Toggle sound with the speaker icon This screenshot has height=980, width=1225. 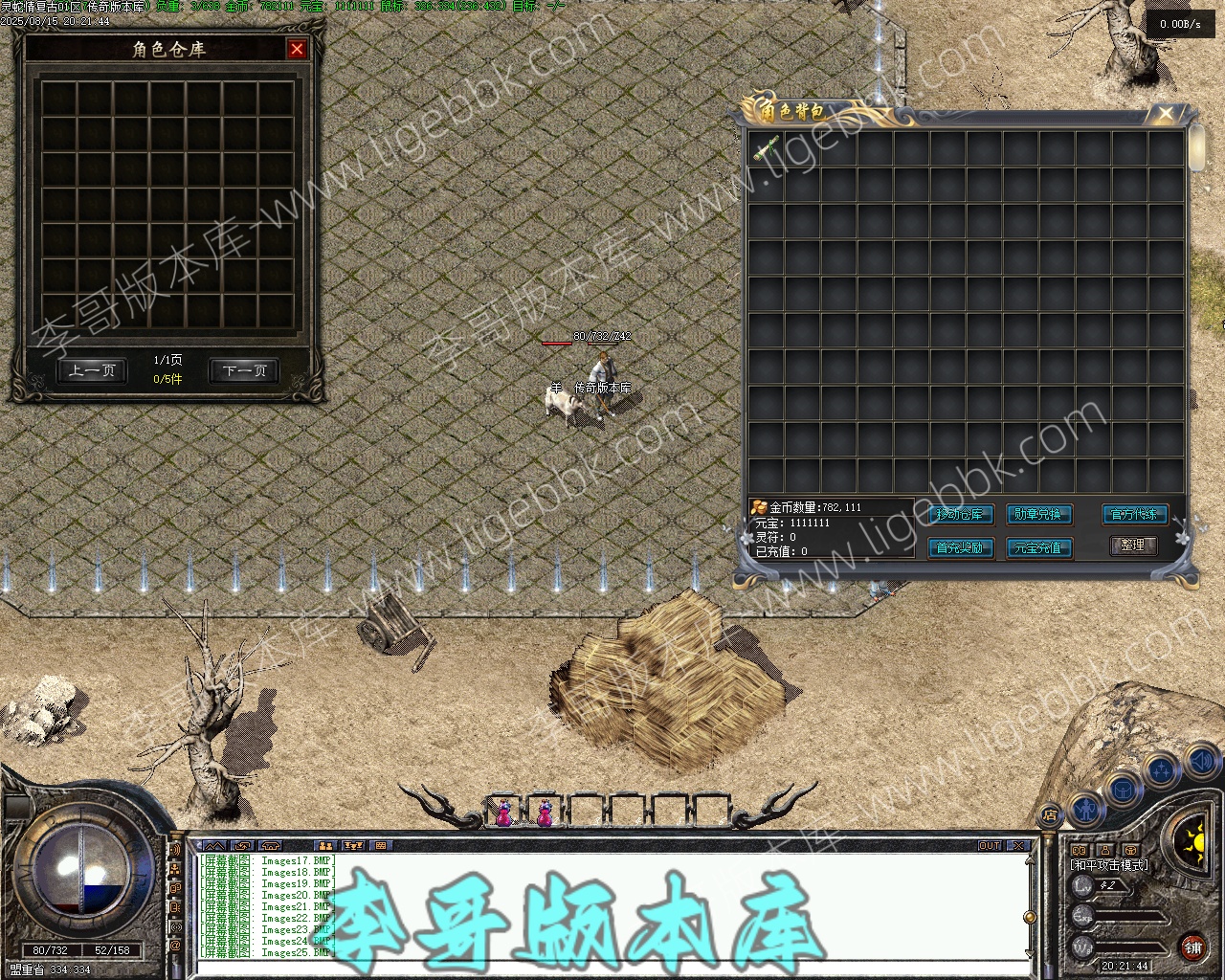point(1200,762)
